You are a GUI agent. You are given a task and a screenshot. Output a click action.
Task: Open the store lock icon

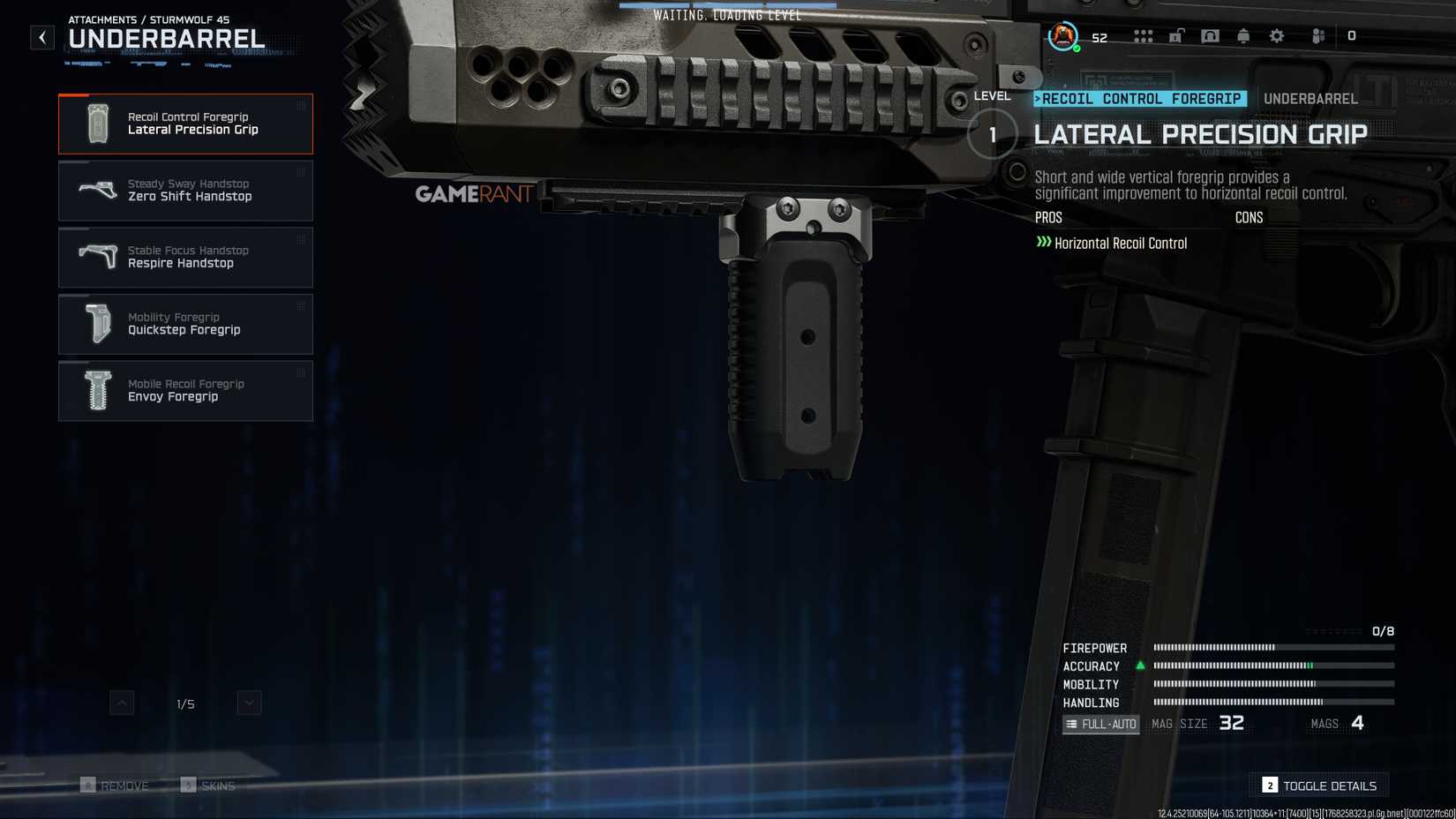[x=1177, y=36]
